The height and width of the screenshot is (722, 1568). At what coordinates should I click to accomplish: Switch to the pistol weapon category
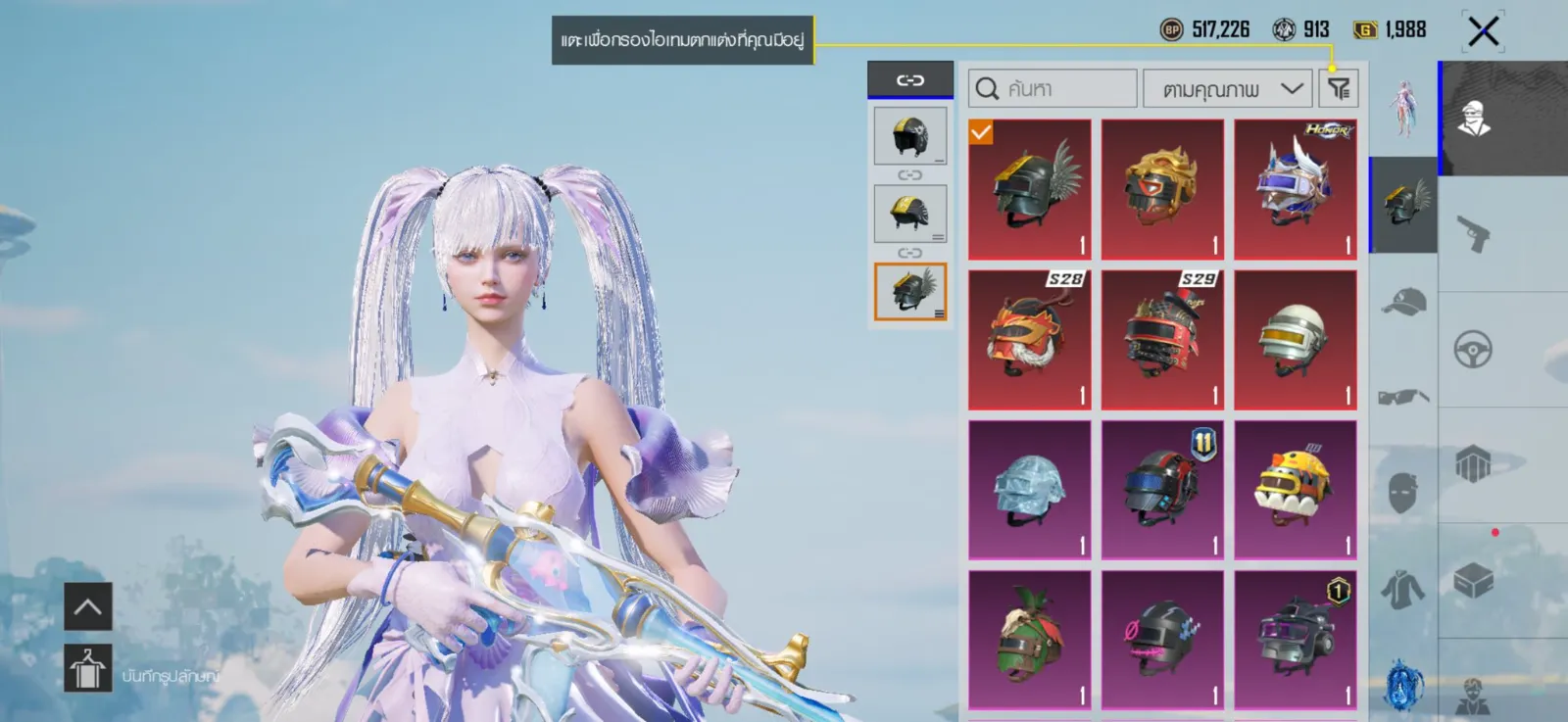(x=1473, y=234)
